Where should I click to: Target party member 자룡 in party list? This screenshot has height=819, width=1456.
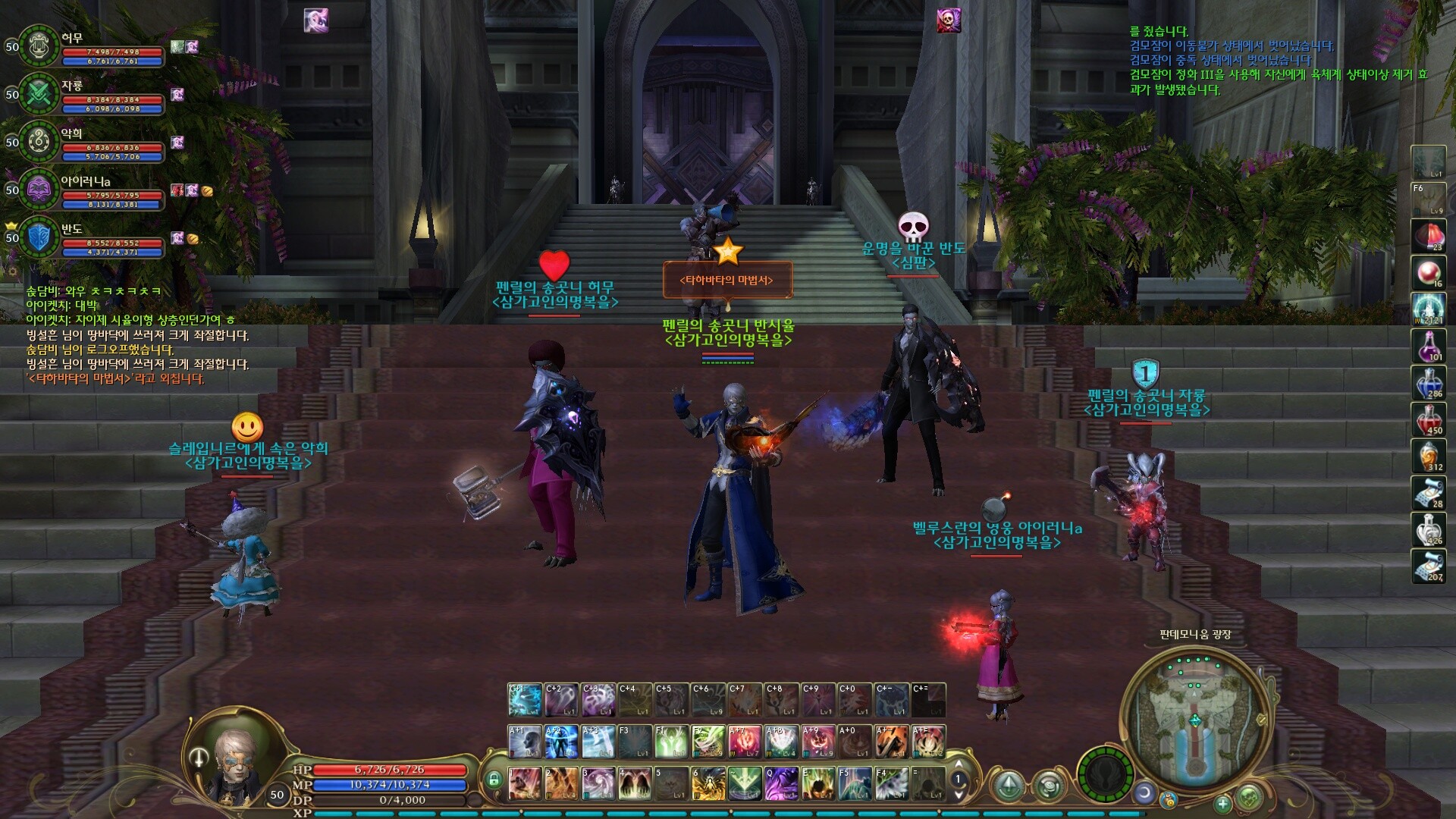pos(39,94)
